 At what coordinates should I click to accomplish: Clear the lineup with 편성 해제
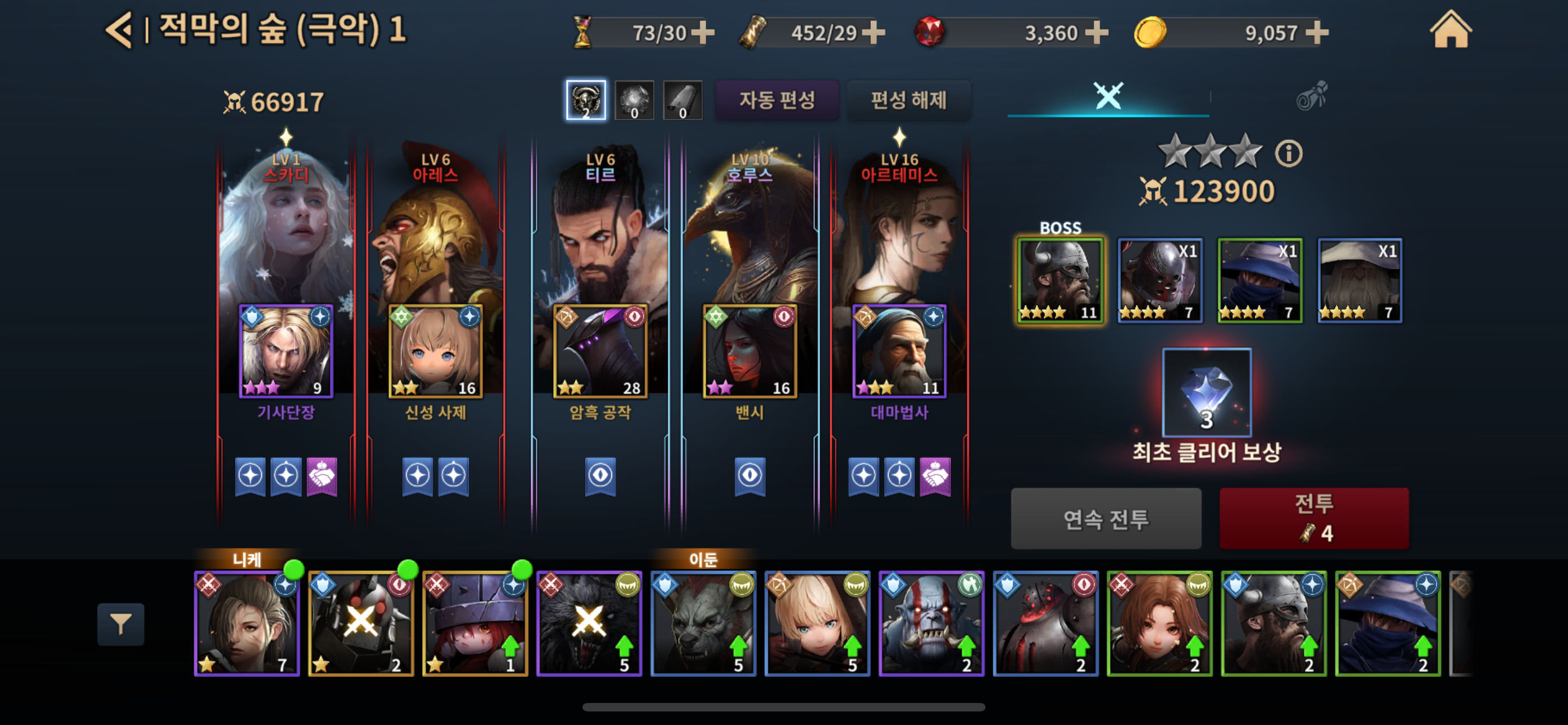pos(908,101)
